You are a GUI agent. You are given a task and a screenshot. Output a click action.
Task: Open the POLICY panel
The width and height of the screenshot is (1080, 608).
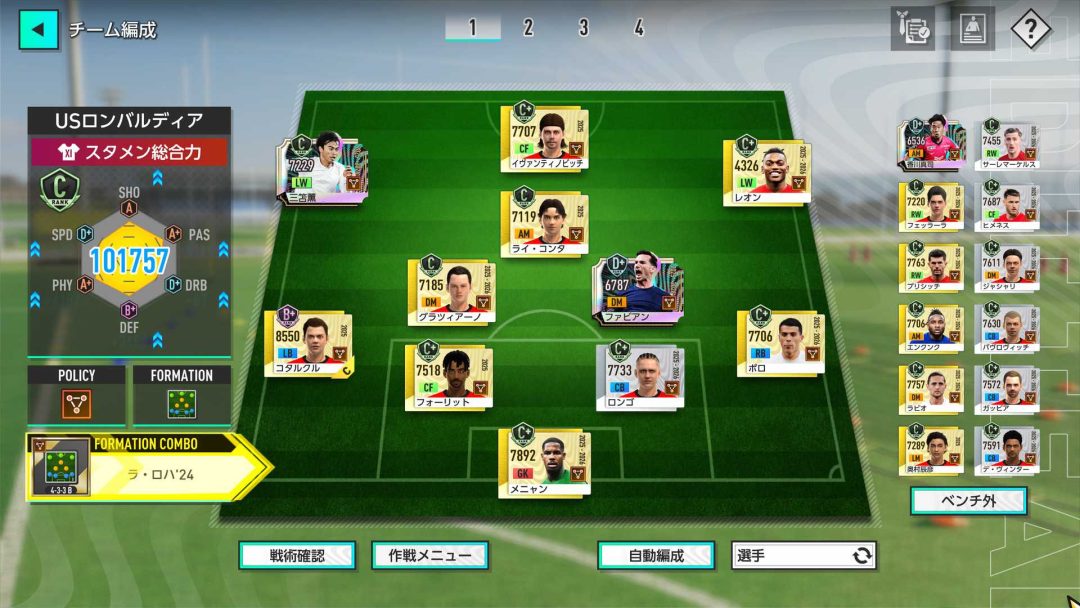77,396
